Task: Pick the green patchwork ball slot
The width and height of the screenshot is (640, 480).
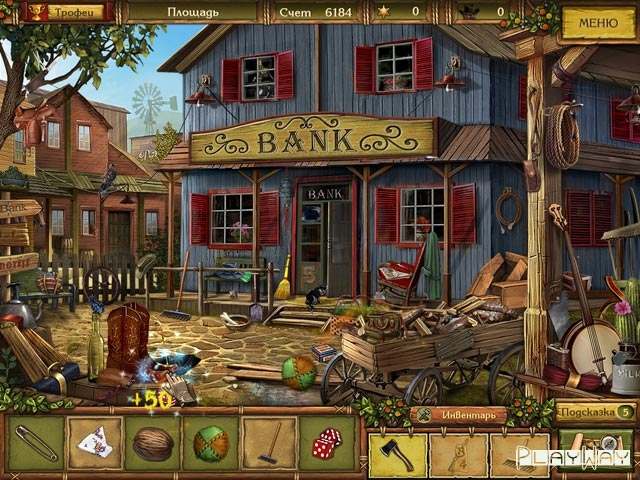Action: (211, 443)
